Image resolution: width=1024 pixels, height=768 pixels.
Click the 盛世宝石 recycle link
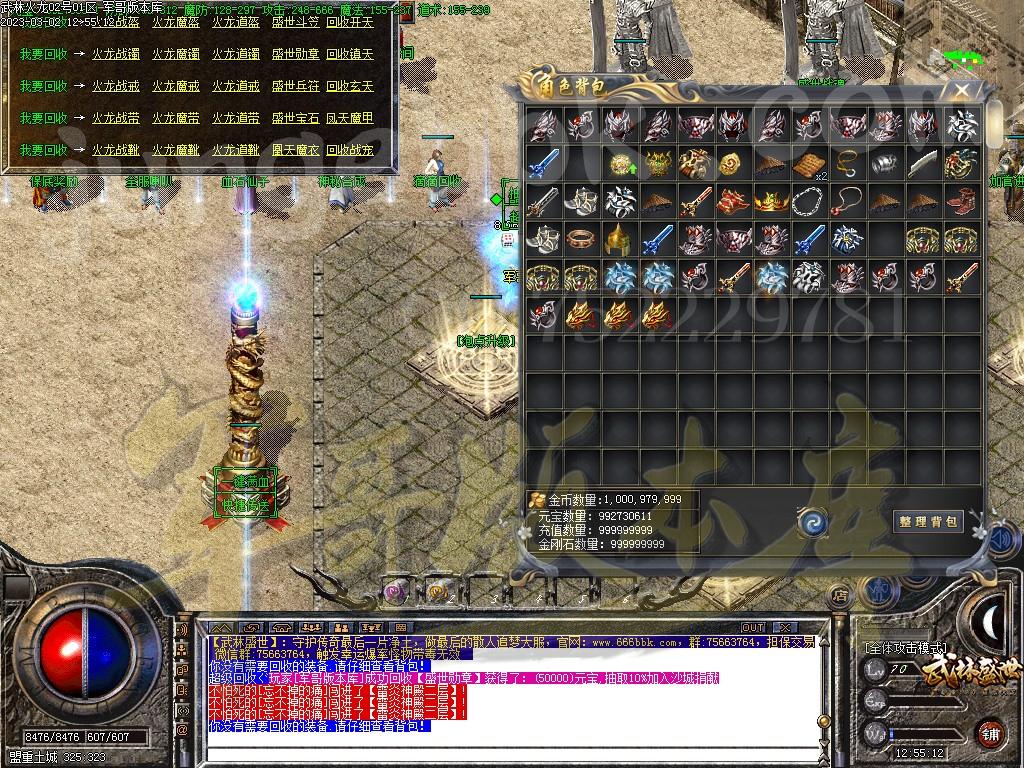(295, 118)
